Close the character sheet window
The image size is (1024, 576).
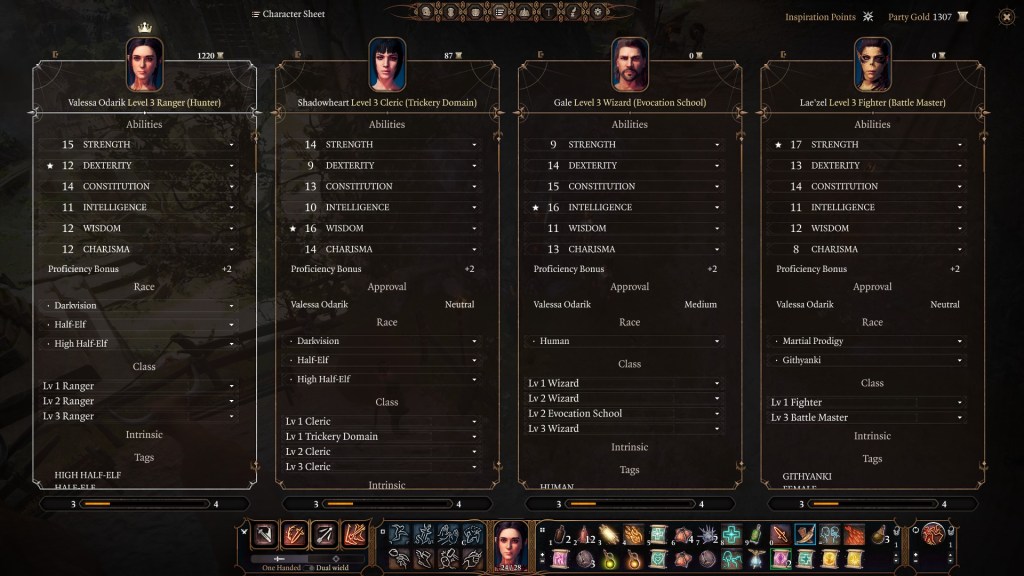pos(1006,17)
